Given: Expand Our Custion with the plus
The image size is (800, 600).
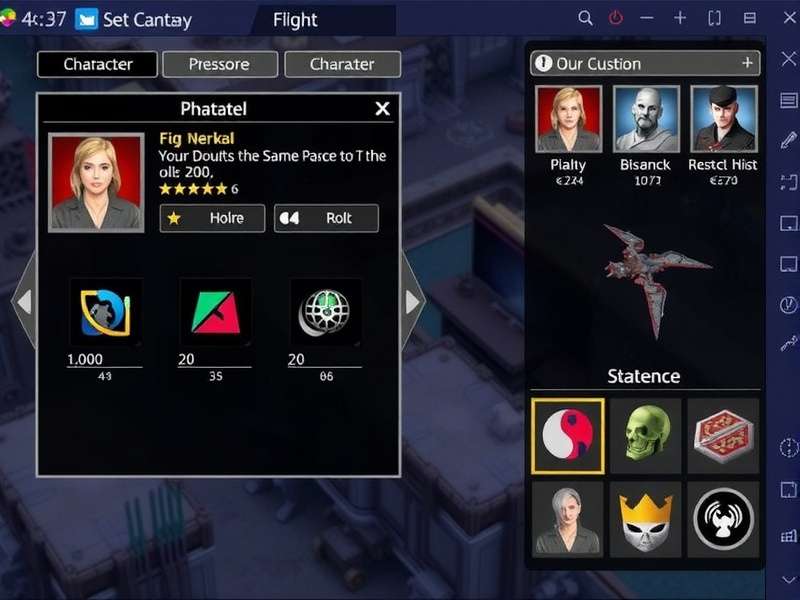Looking at the screenshot, I should (x=747, y=63).
